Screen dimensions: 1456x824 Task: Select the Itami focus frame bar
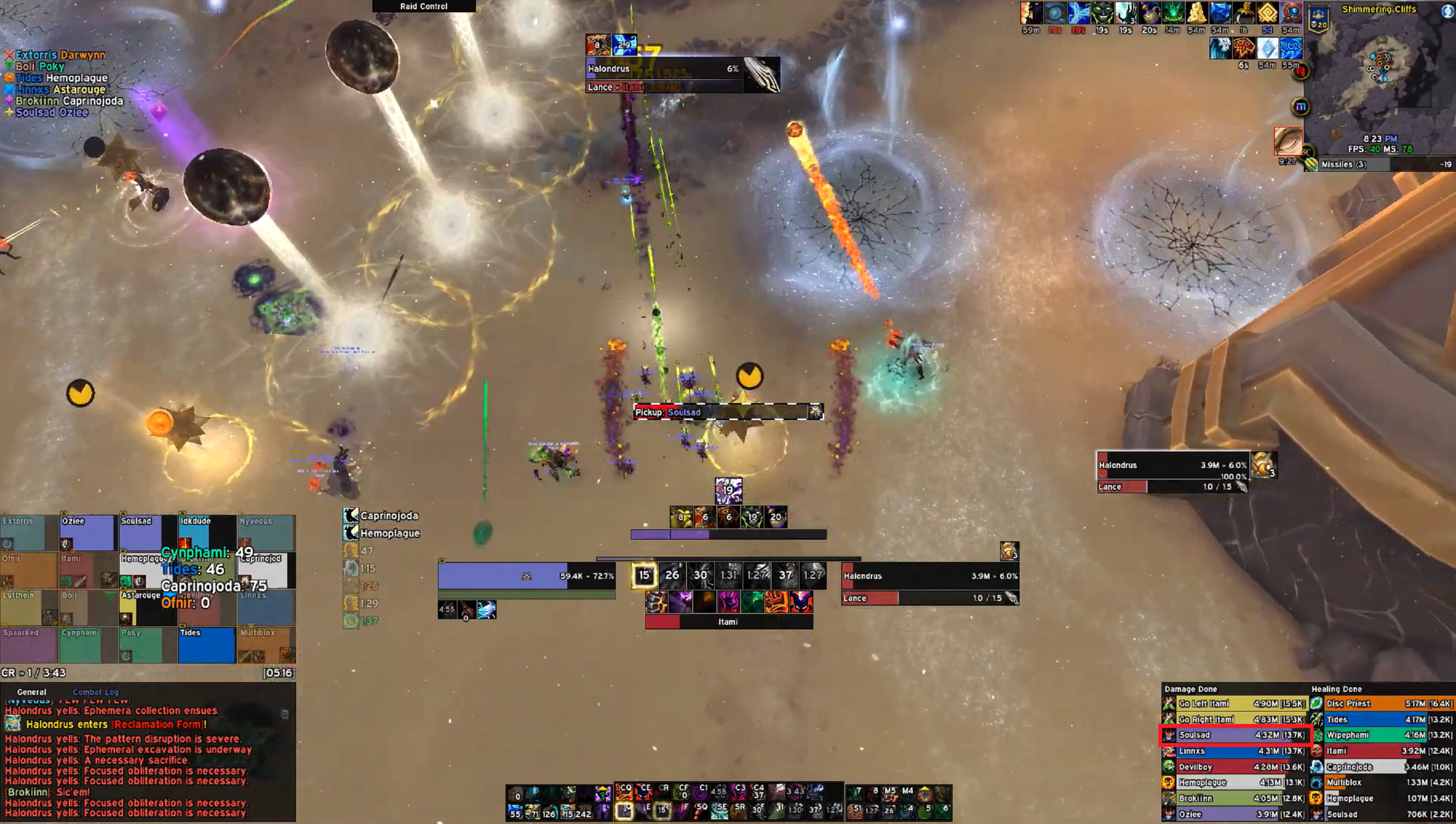pyautogui.click(x=729, y=622)
